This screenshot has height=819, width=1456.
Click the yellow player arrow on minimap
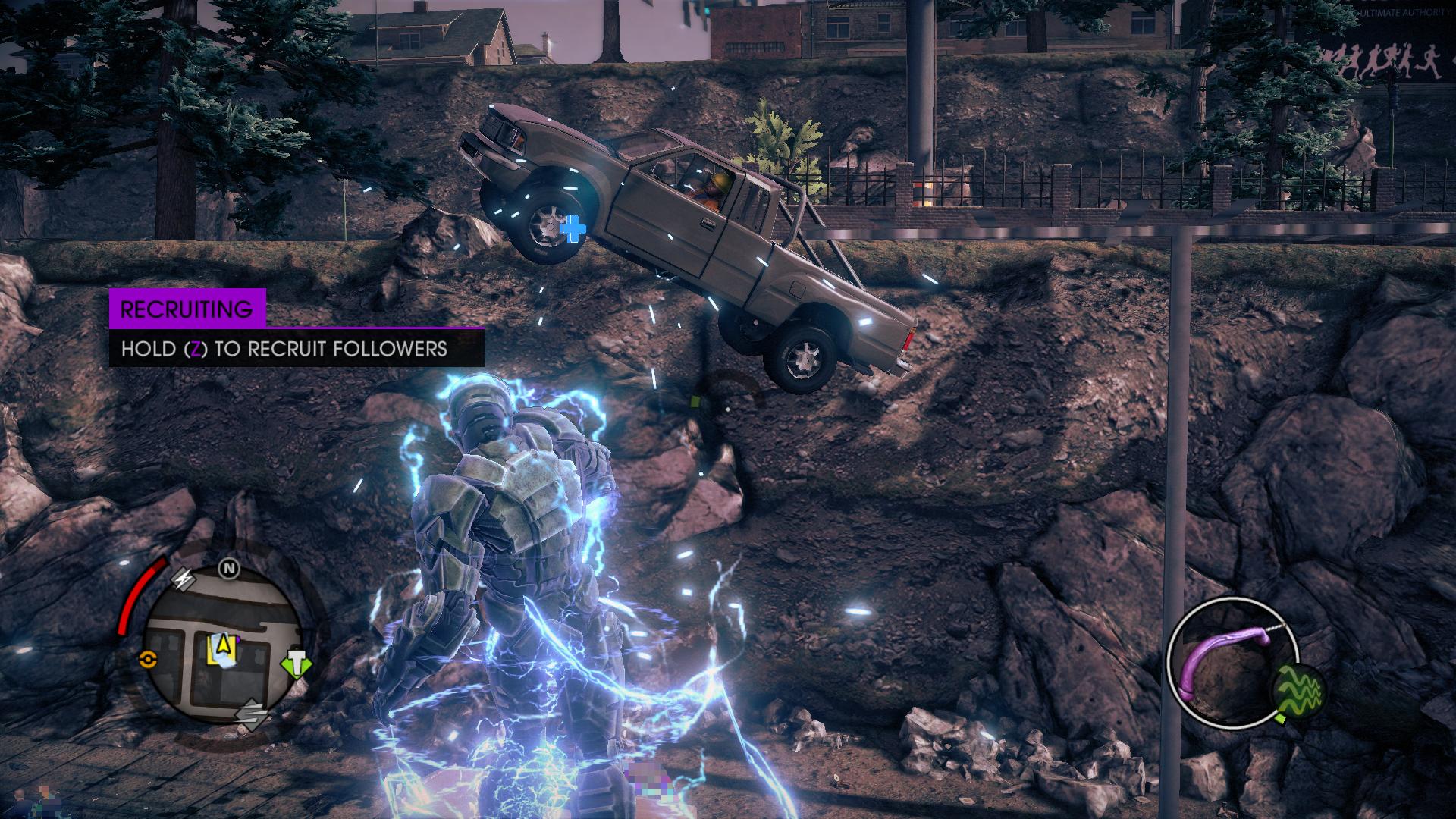click(223, 645)
